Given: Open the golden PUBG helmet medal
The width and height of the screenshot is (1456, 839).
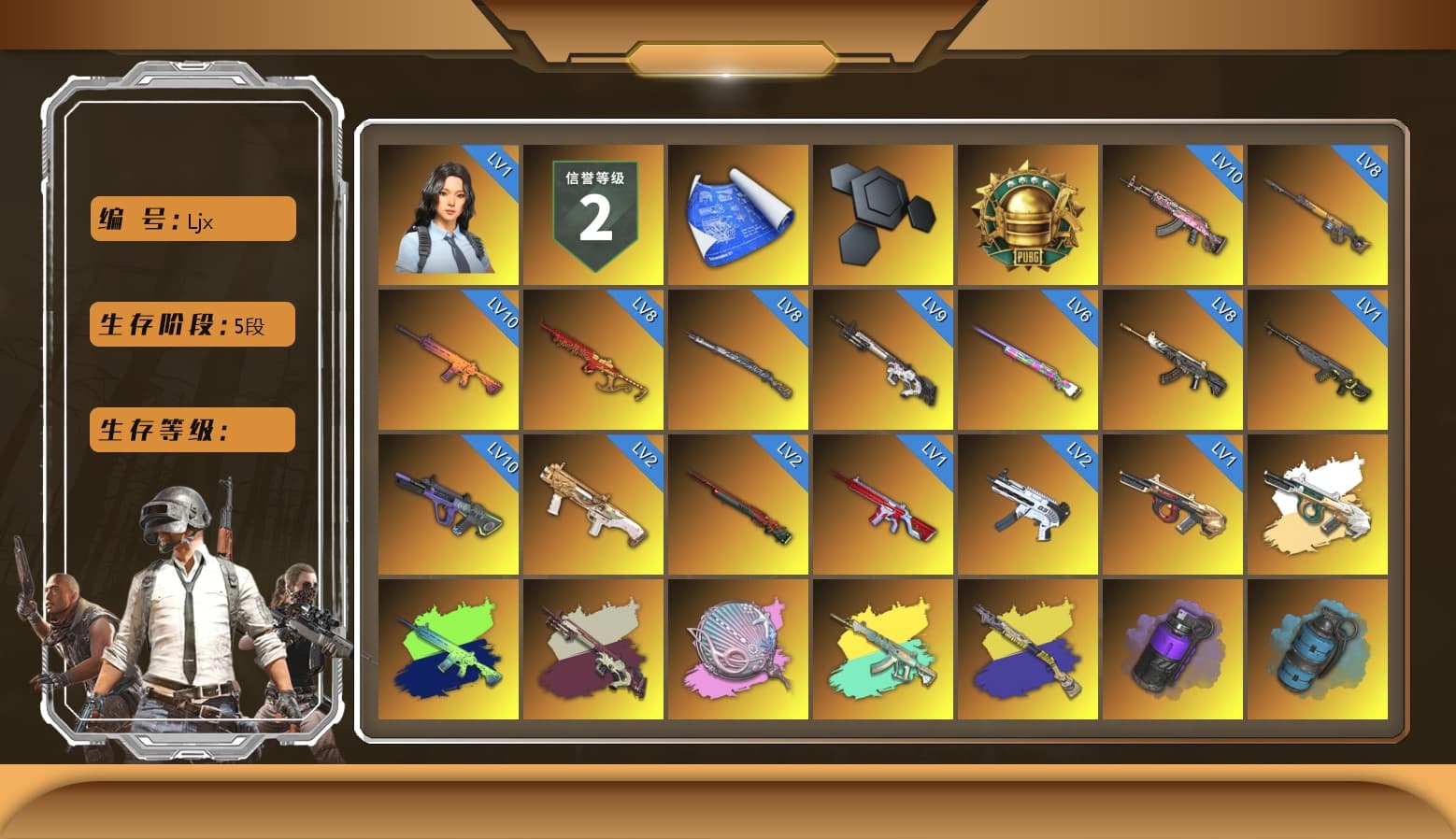Looking at the screenshot, I should tap(1028, 213).
